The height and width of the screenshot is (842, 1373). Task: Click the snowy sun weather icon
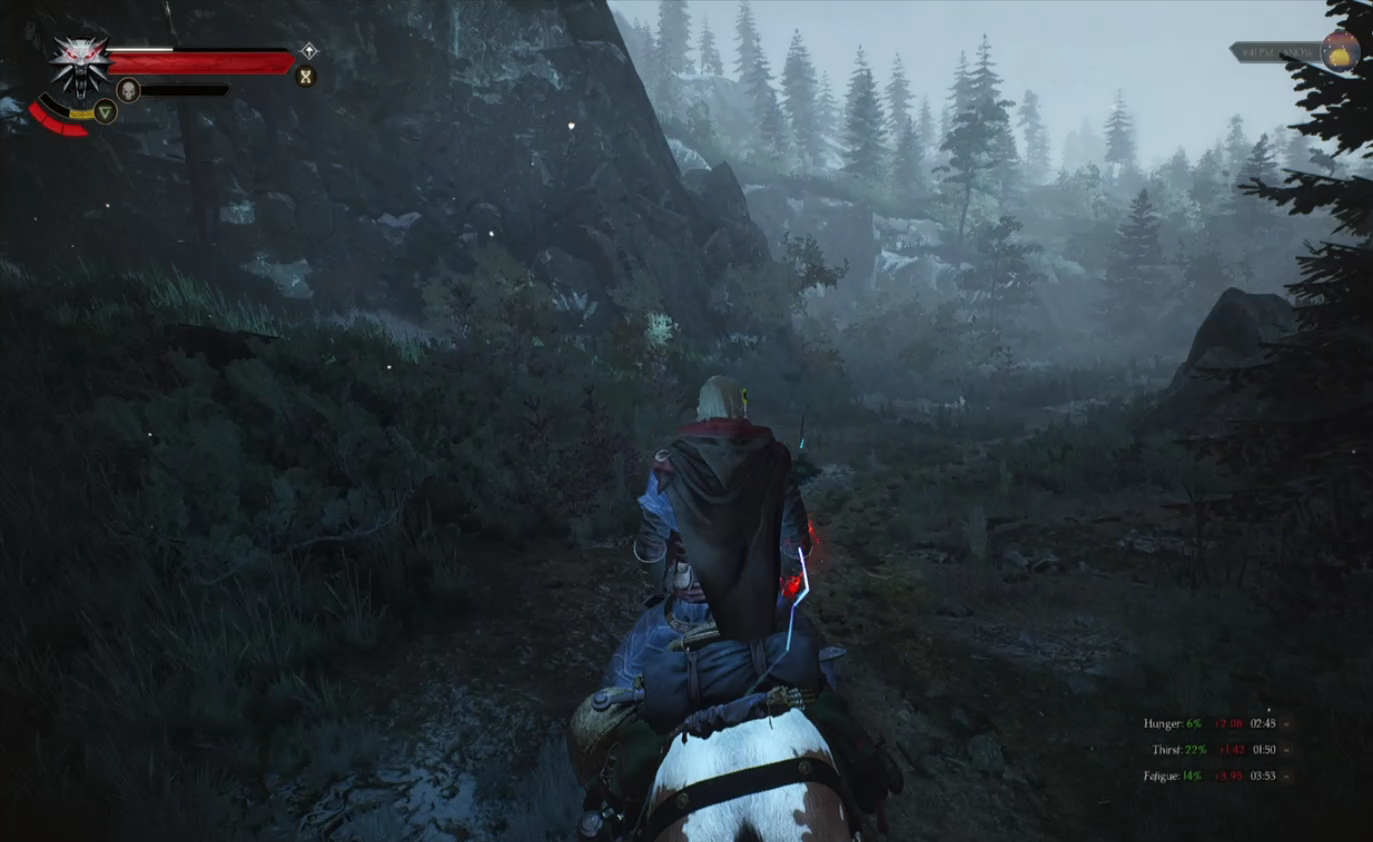(x=1340, y=51)
